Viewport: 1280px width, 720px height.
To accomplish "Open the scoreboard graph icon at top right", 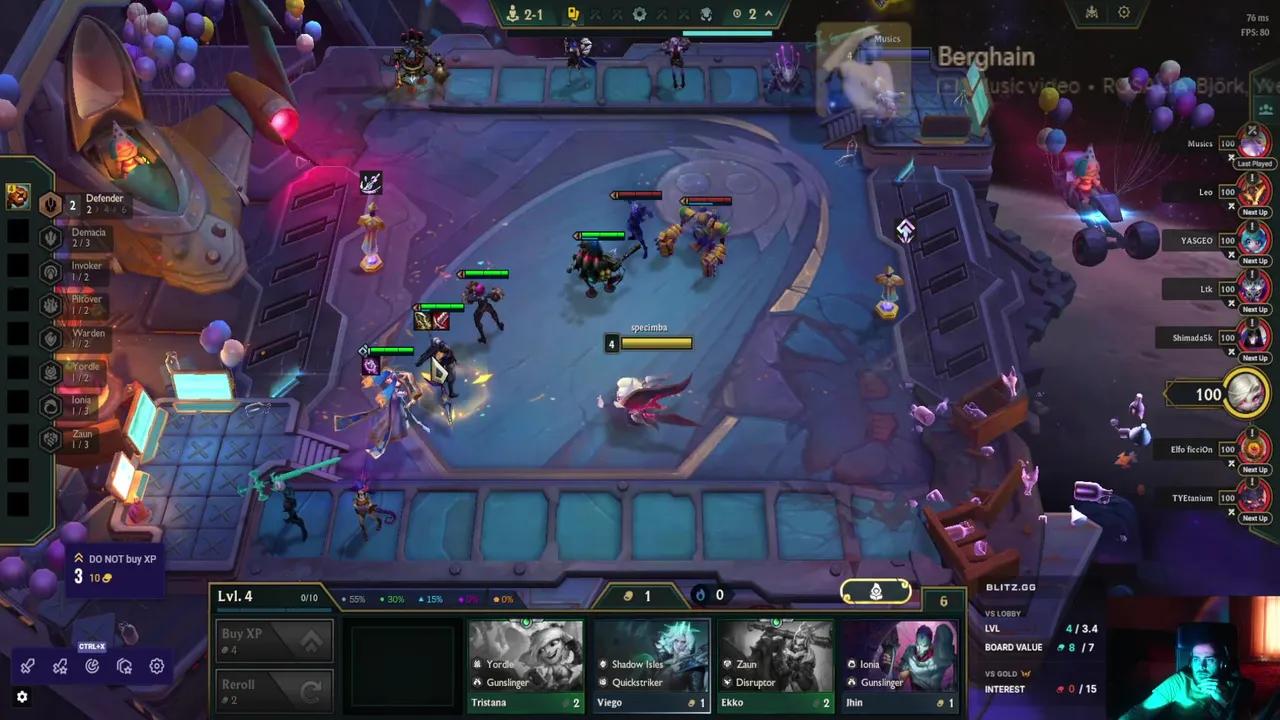I will (x=1091, y=12).
